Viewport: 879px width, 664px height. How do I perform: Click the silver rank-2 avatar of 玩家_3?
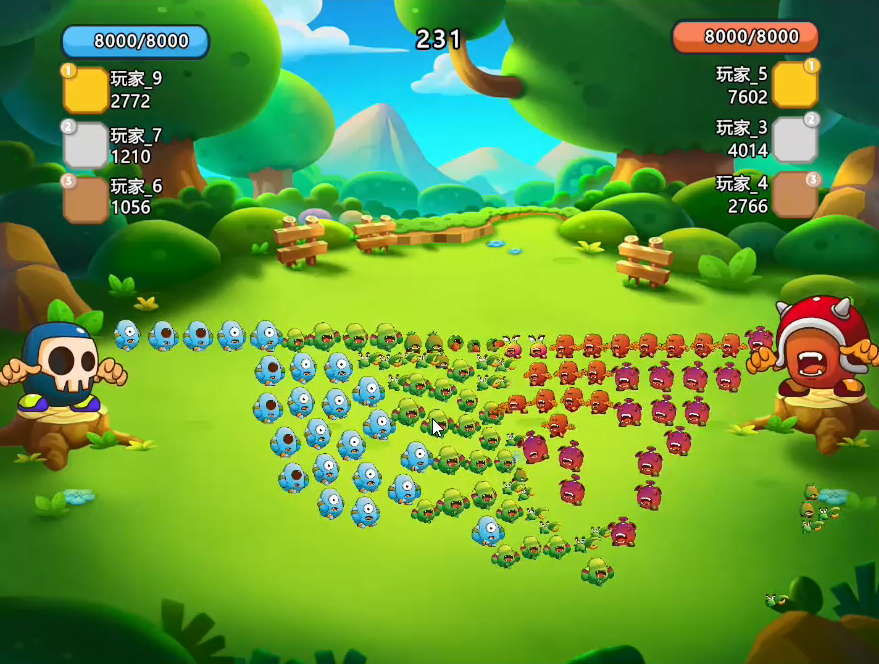click(x=795, y=139)
